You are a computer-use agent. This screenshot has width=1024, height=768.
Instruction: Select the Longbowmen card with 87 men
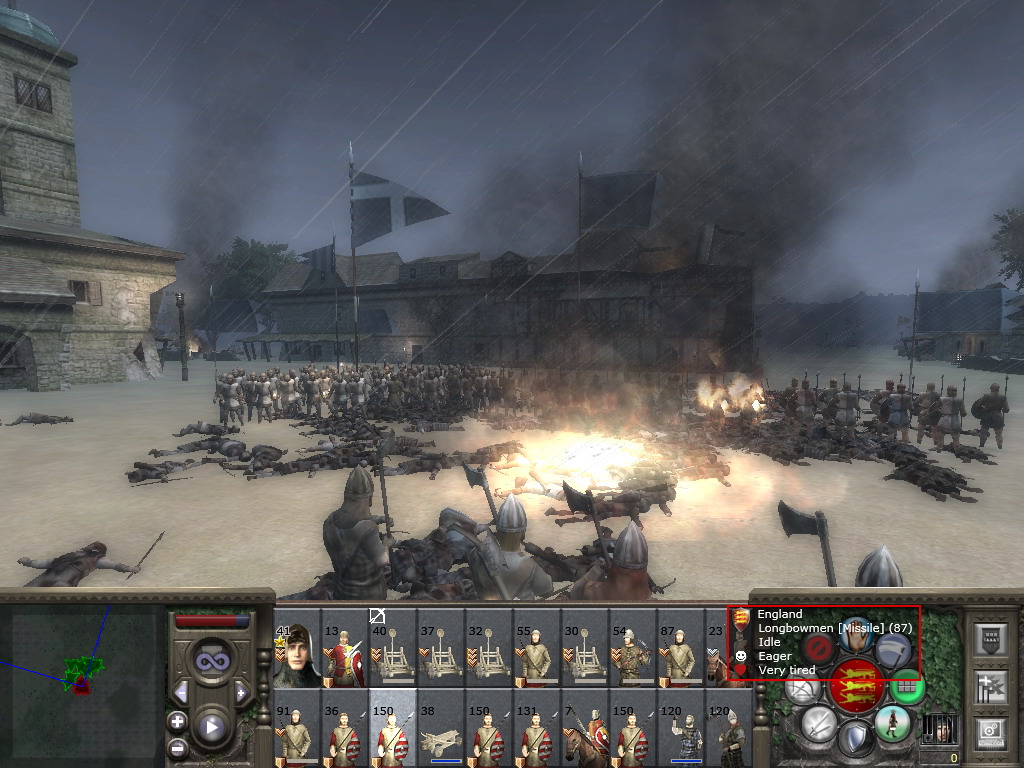(681, 648)
